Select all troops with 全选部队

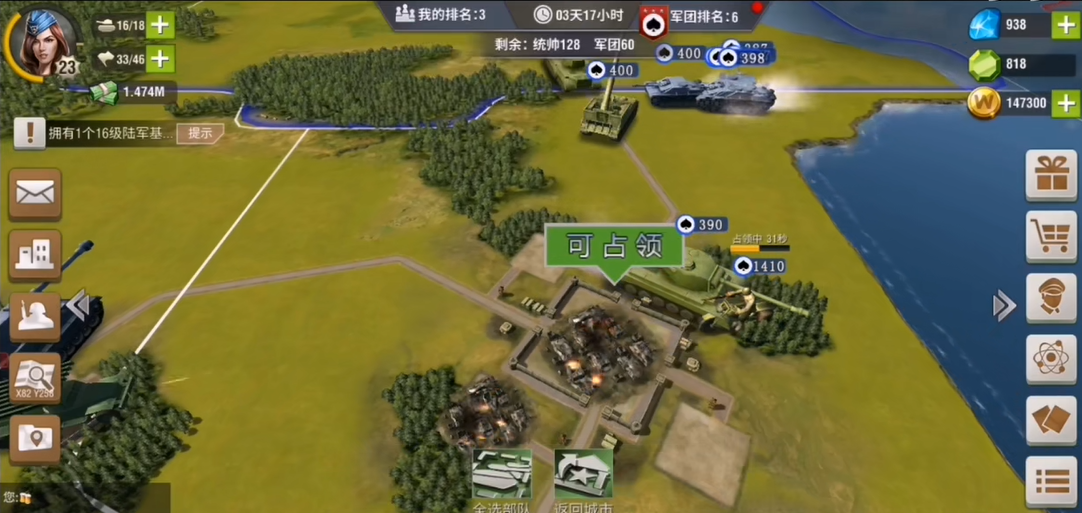pos(501,480)
